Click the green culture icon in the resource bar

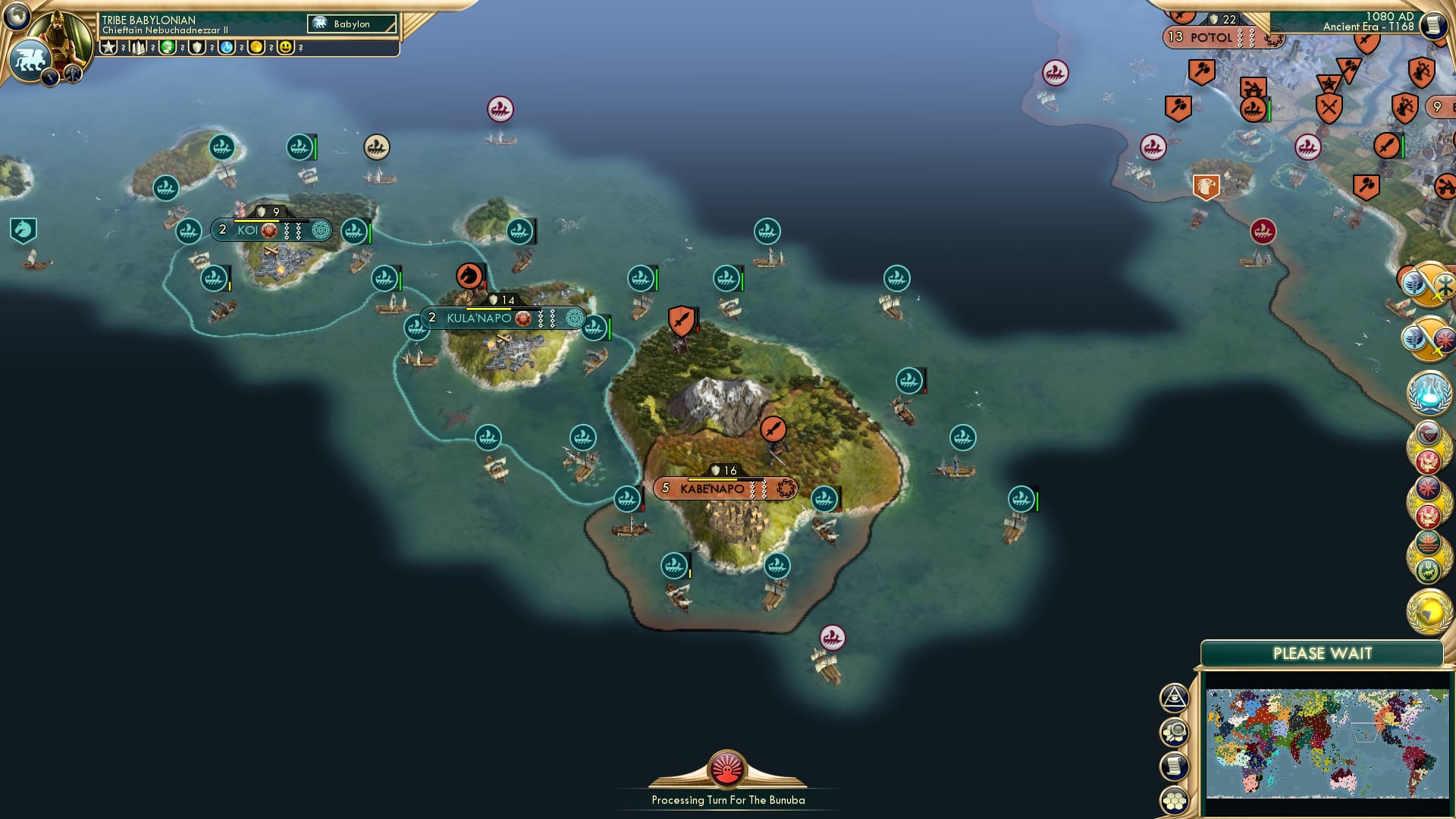point(168,47)
